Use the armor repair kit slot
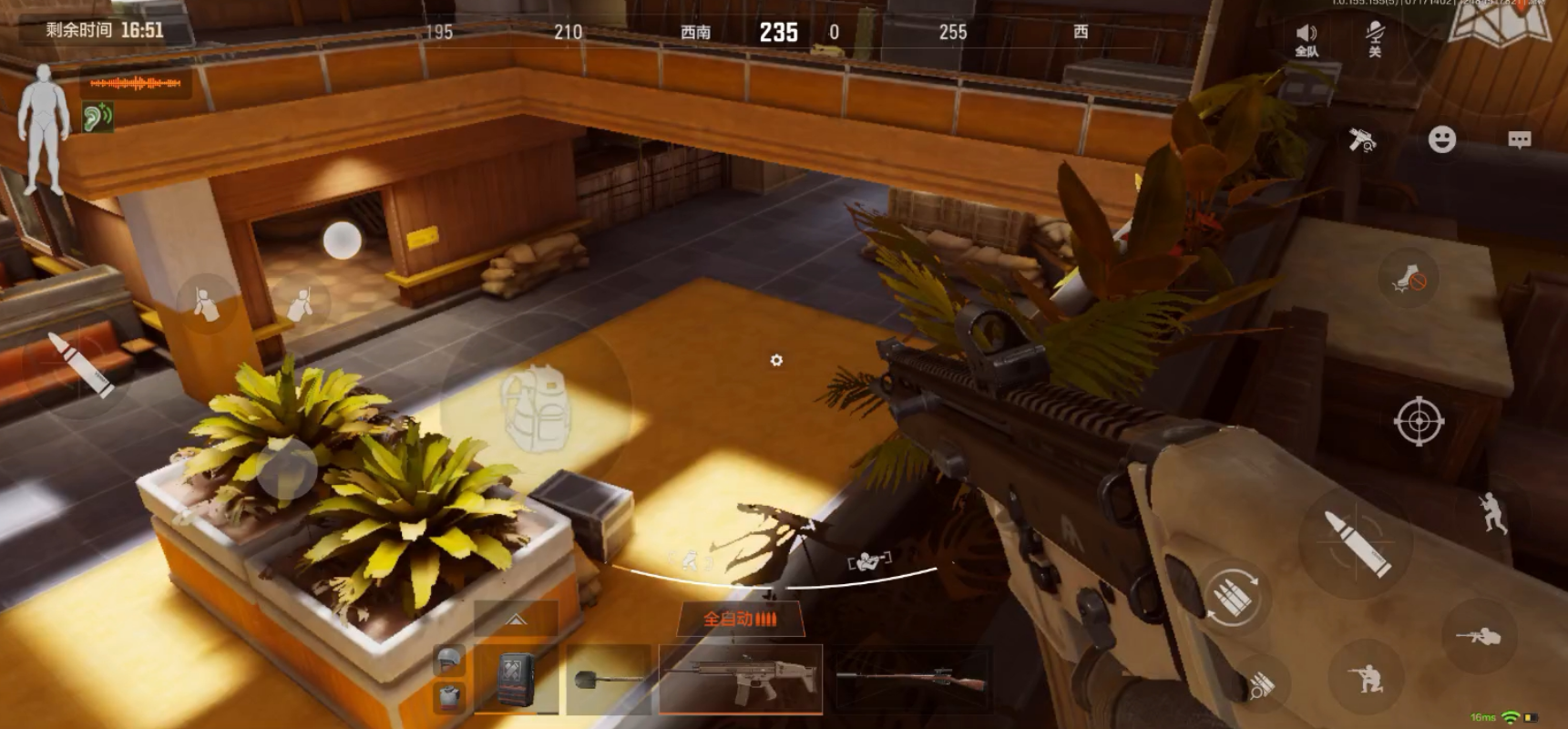 pos(516,680)
